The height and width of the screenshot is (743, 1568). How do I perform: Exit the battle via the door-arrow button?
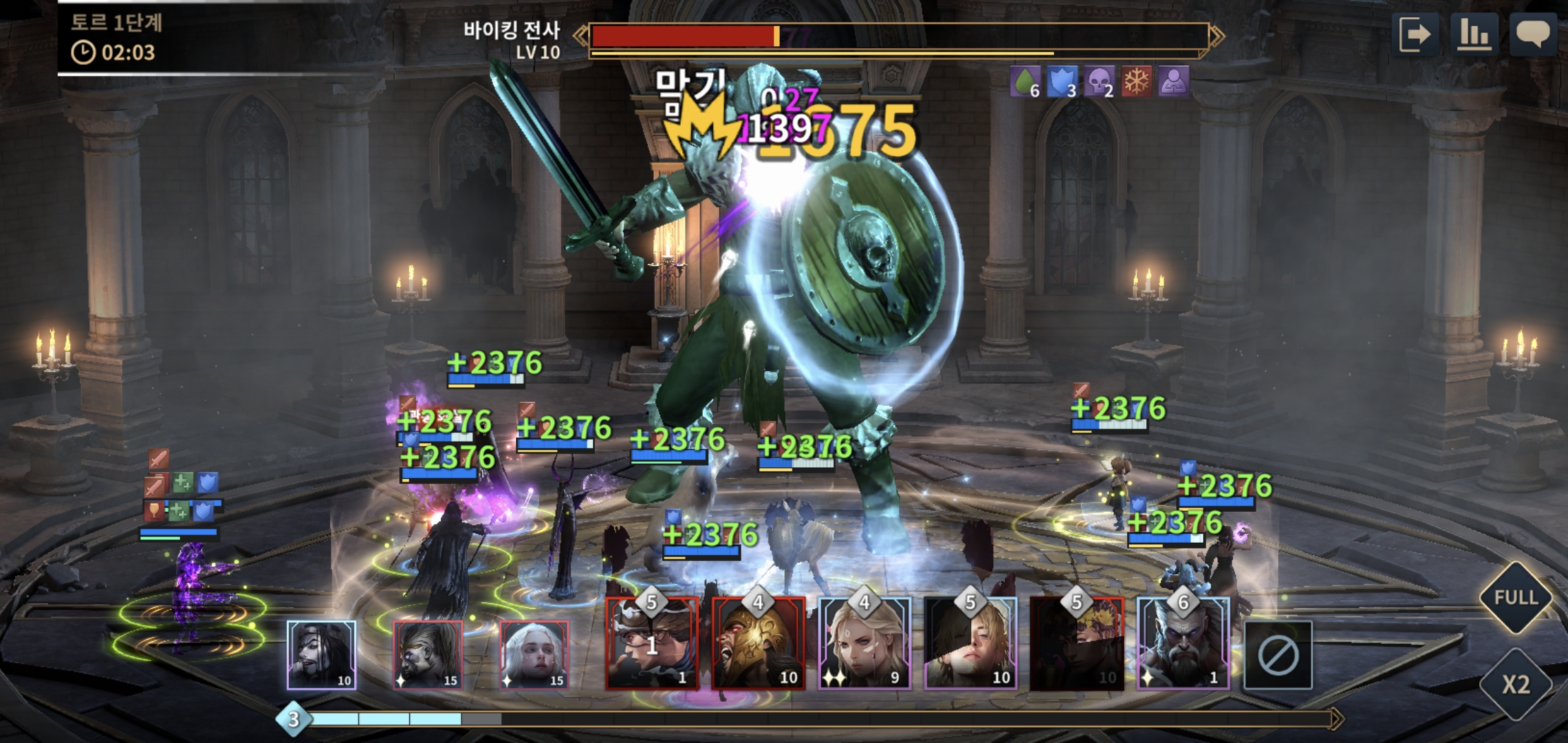click(1414, 34)
